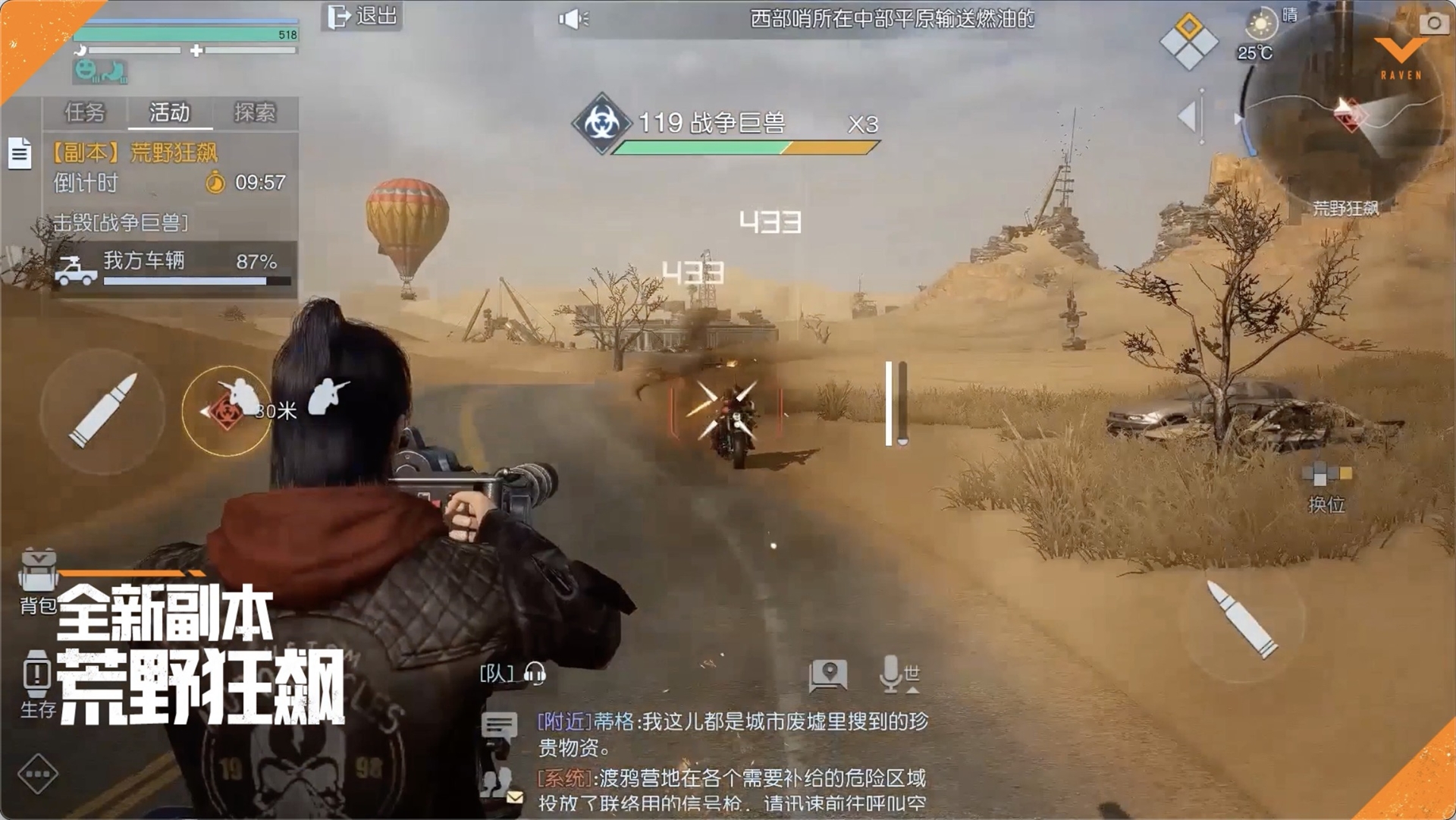
Task: Expand the three-dot diamond menu
Action: 37,774
